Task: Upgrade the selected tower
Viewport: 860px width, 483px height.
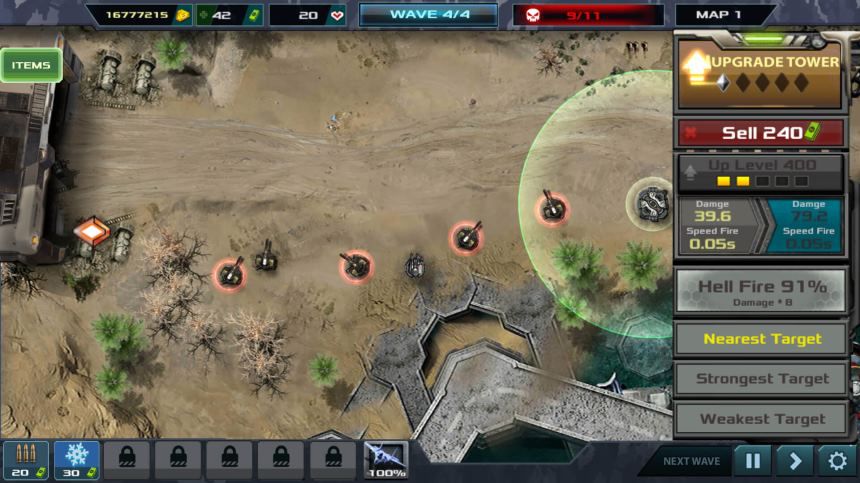Action: coord(762,74)
